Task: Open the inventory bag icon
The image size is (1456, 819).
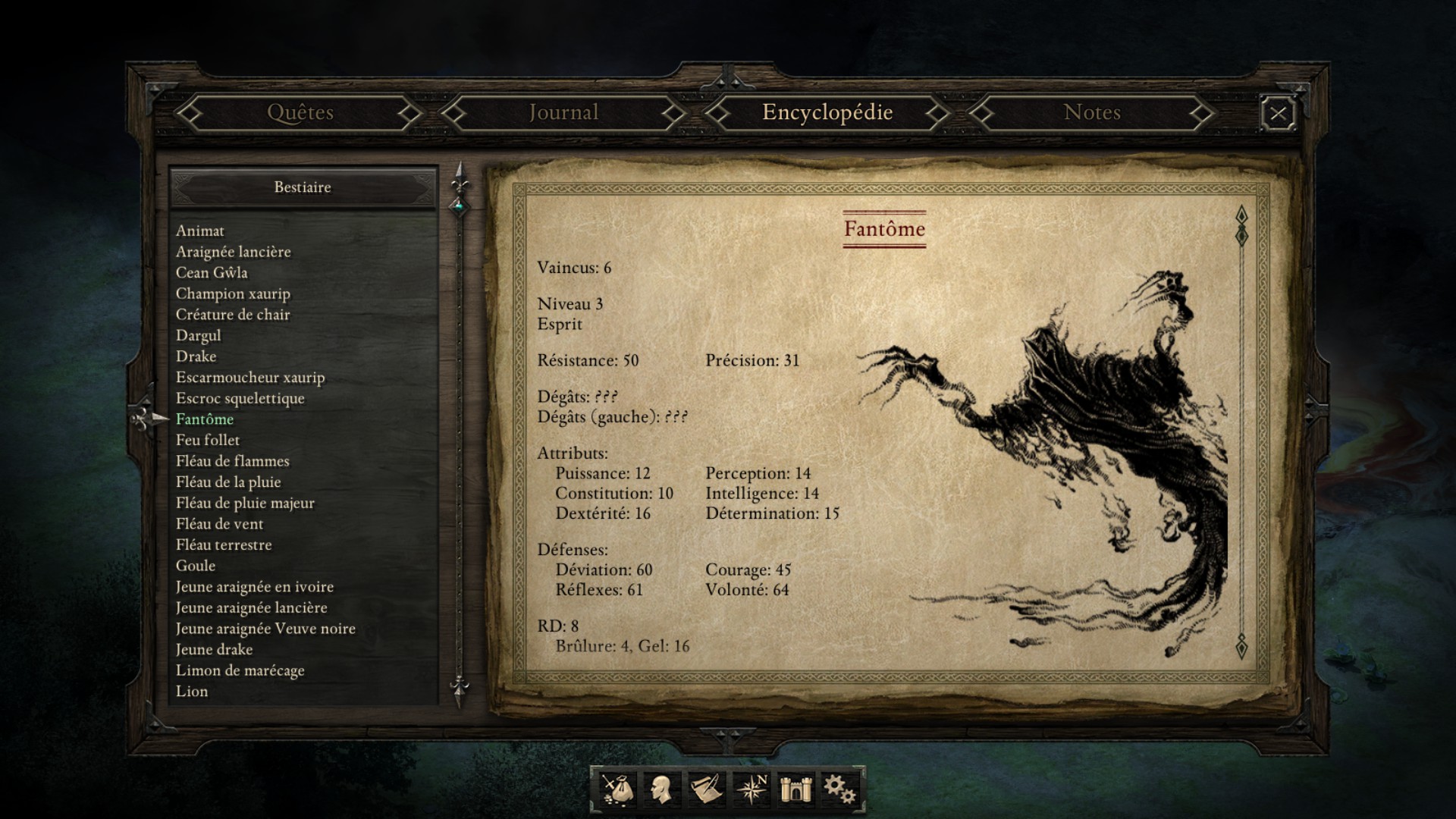Action: pyautogui.click(x=618, y=789)
